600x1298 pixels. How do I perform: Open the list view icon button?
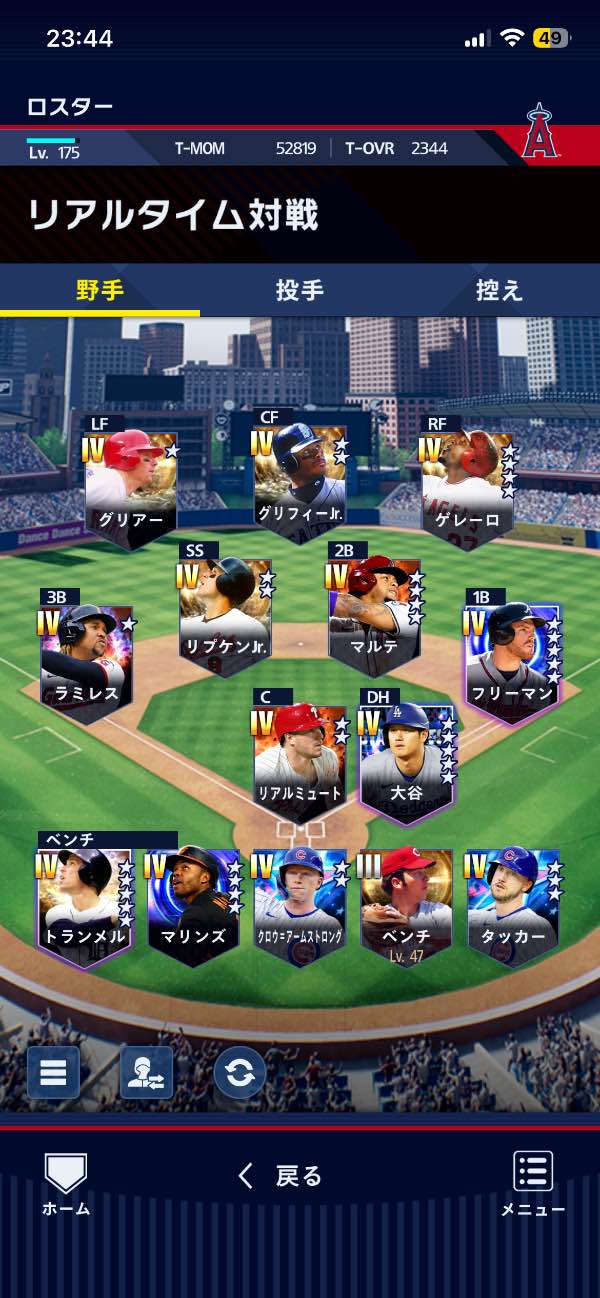(x=53, y=1072)
